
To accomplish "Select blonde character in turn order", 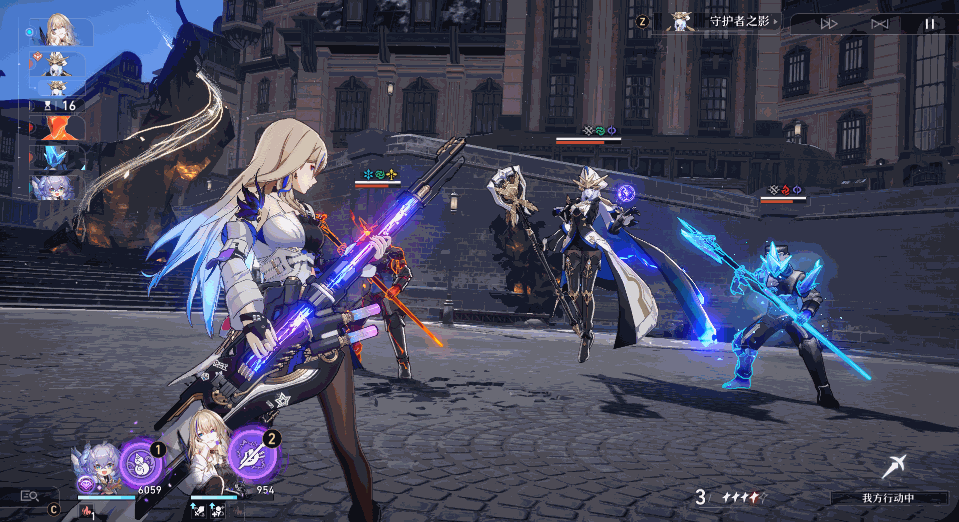I will tap(60, 31).
